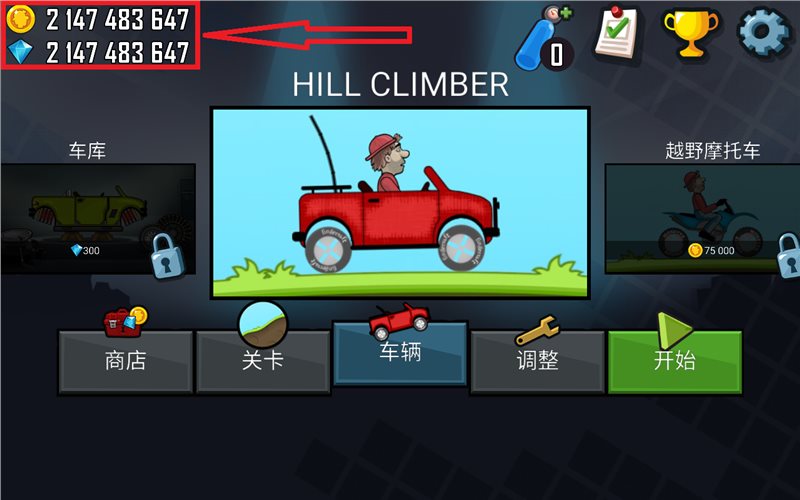Tap the blue fuel canister icon
The height and width of the screenshot is (500, 800).
coord(545,36)
